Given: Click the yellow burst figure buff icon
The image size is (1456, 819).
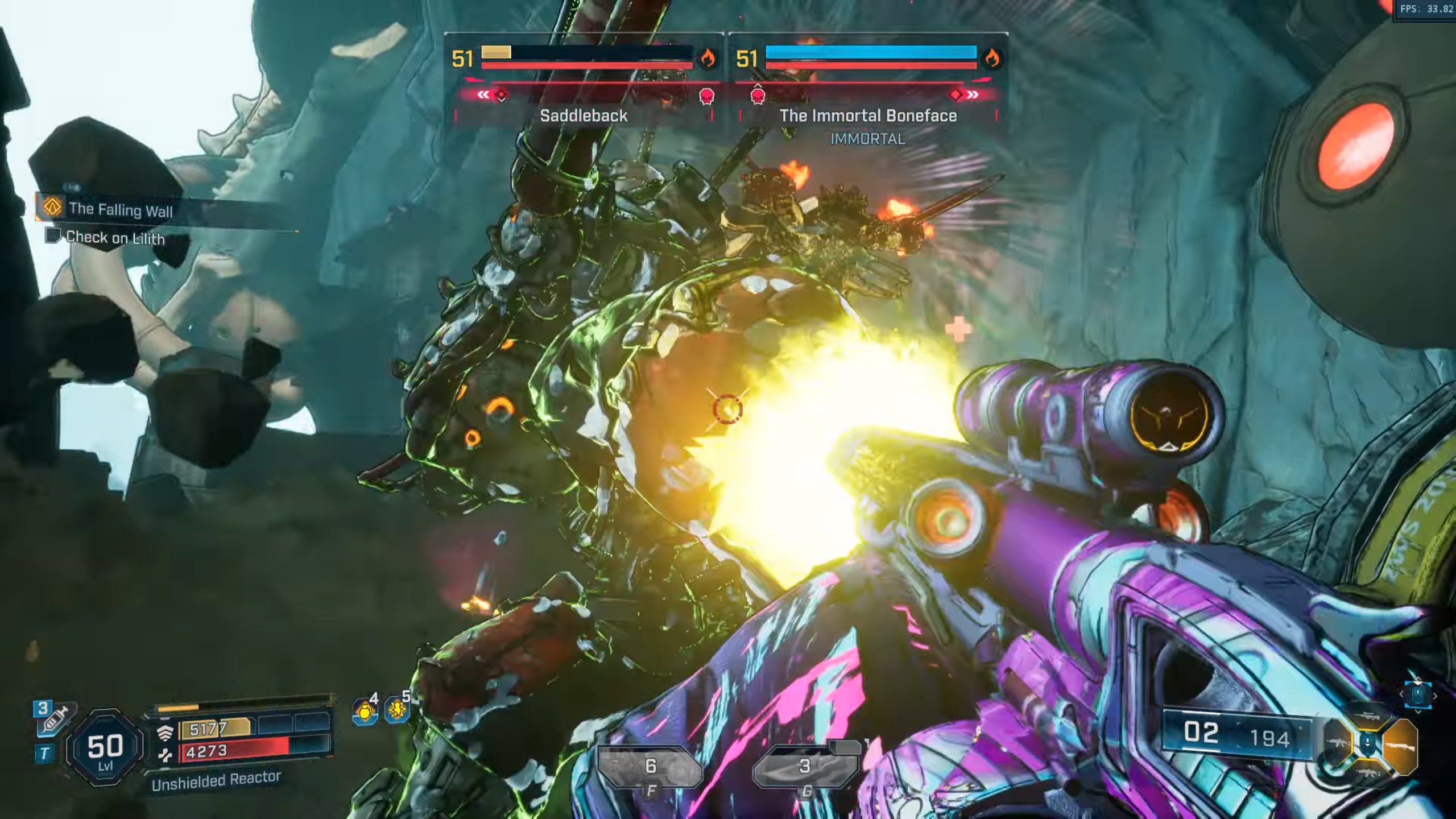Looking at the screenshot, I should point(397,710).
